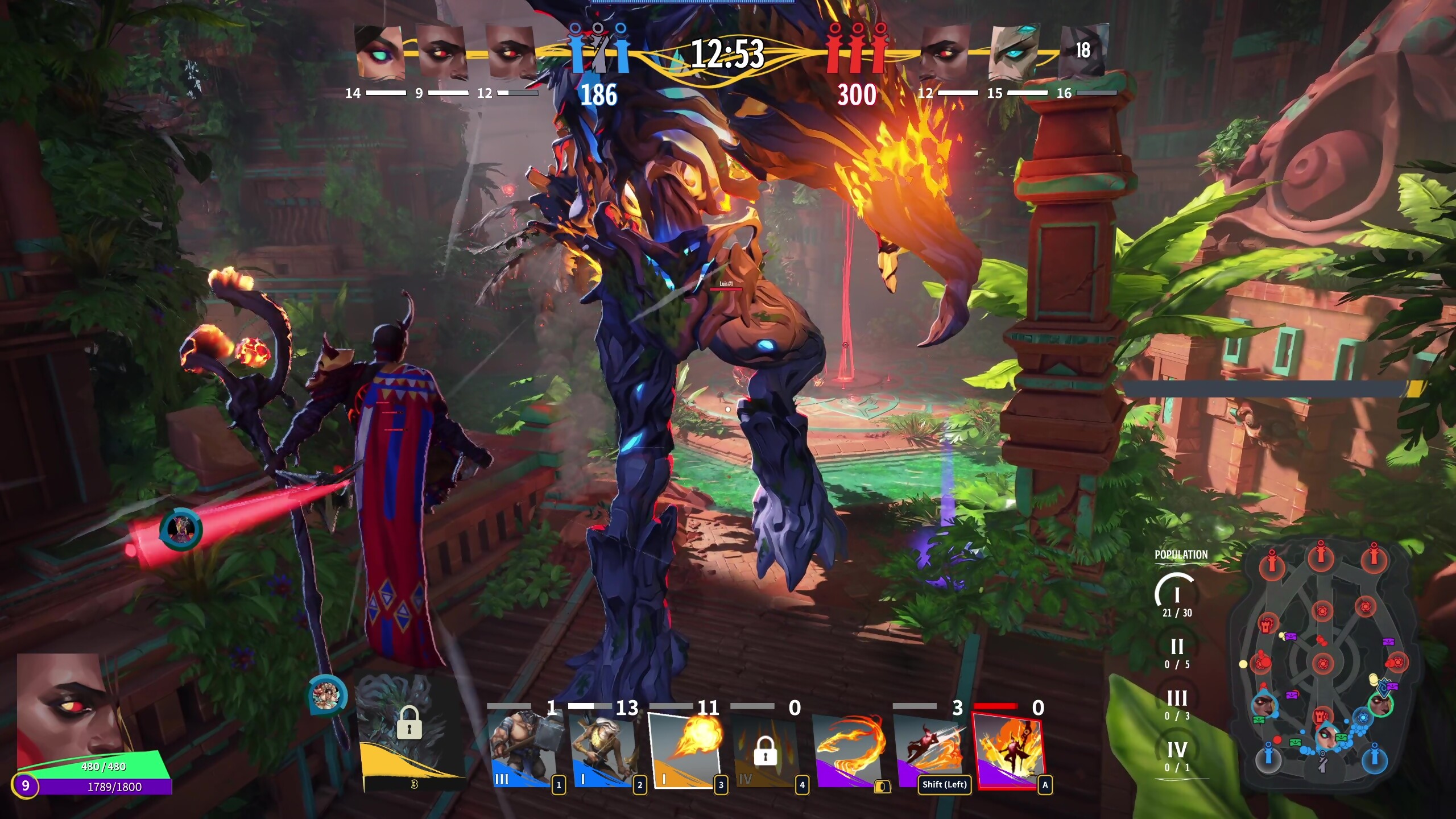Click the enemy portrait showing 18 respawn timer

pos(1083,51)
